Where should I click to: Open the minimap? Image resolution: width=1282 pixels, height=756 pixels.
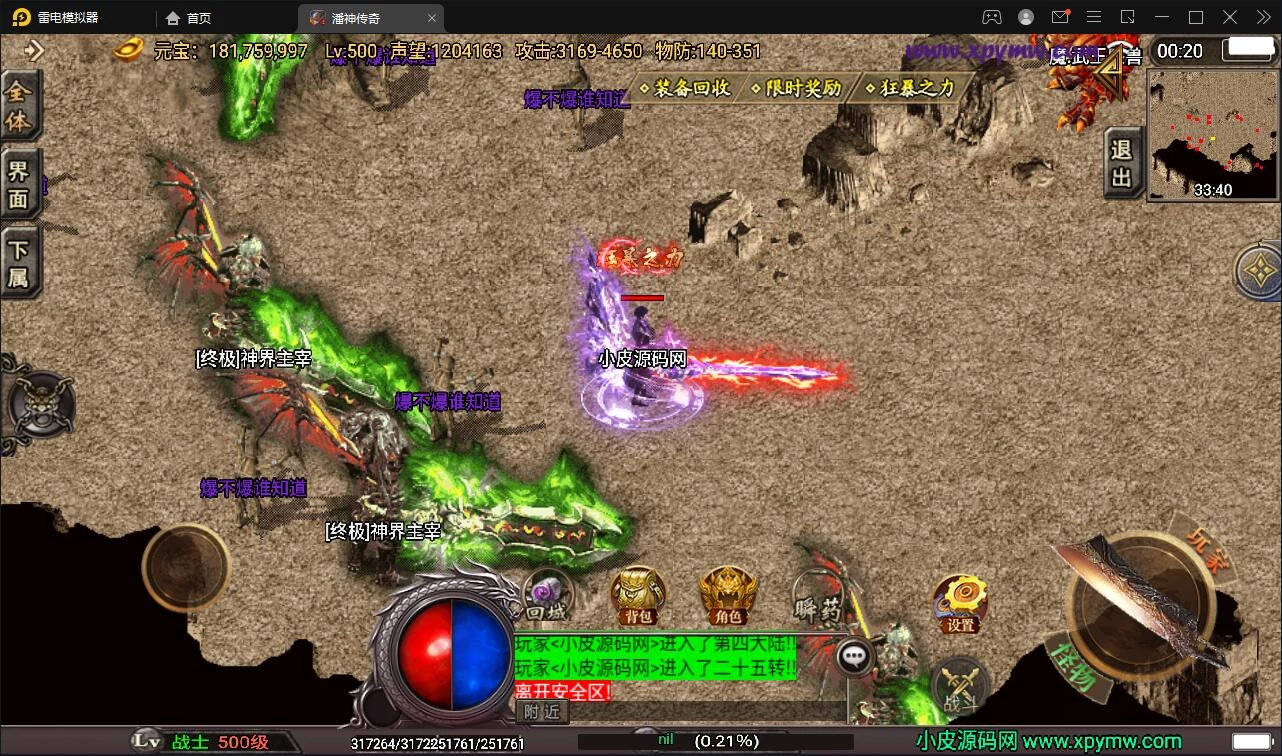(x=1212, y=134)
